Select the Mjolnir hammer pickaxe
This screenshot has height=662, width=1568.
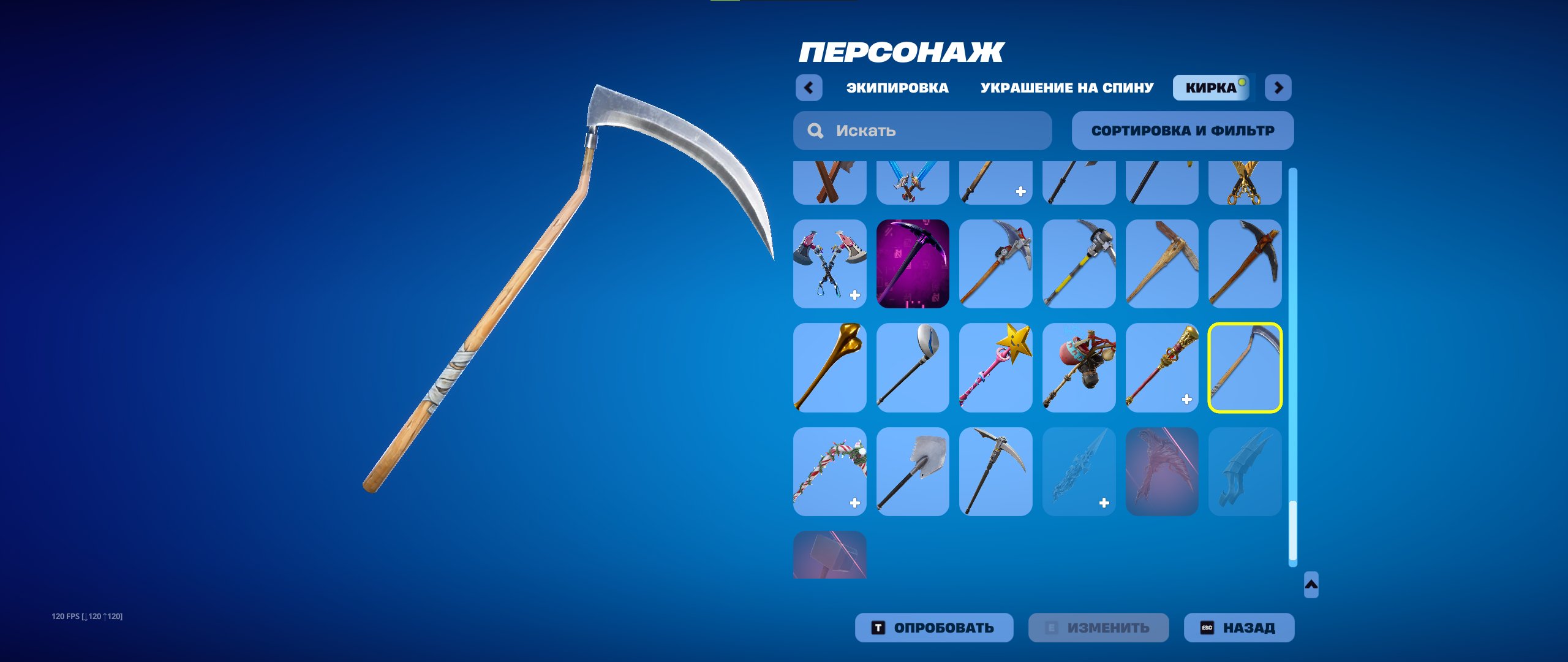pyautogui.click(x=829, y=573)
